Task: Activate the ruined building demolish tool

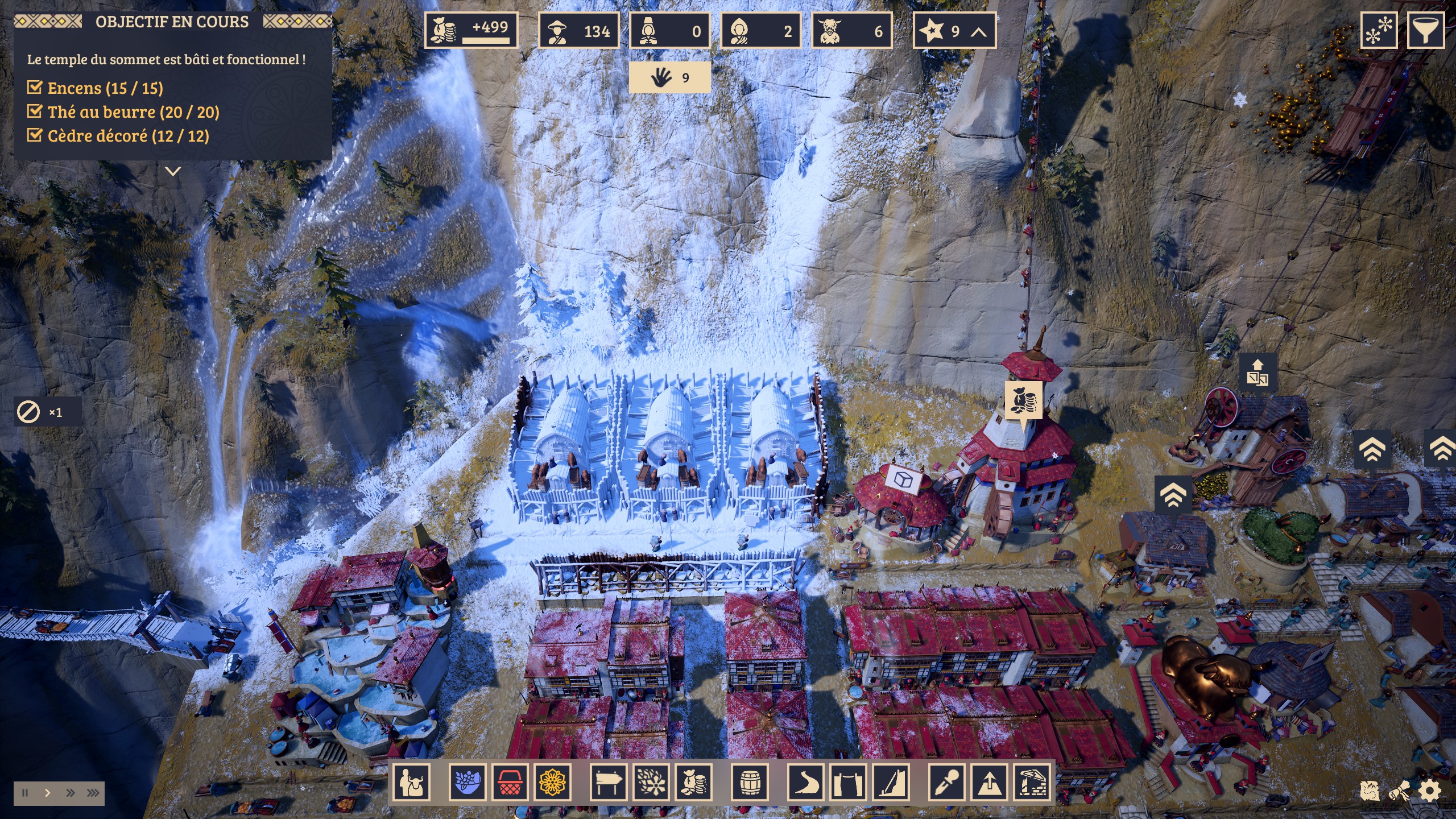Action: 1032,783
